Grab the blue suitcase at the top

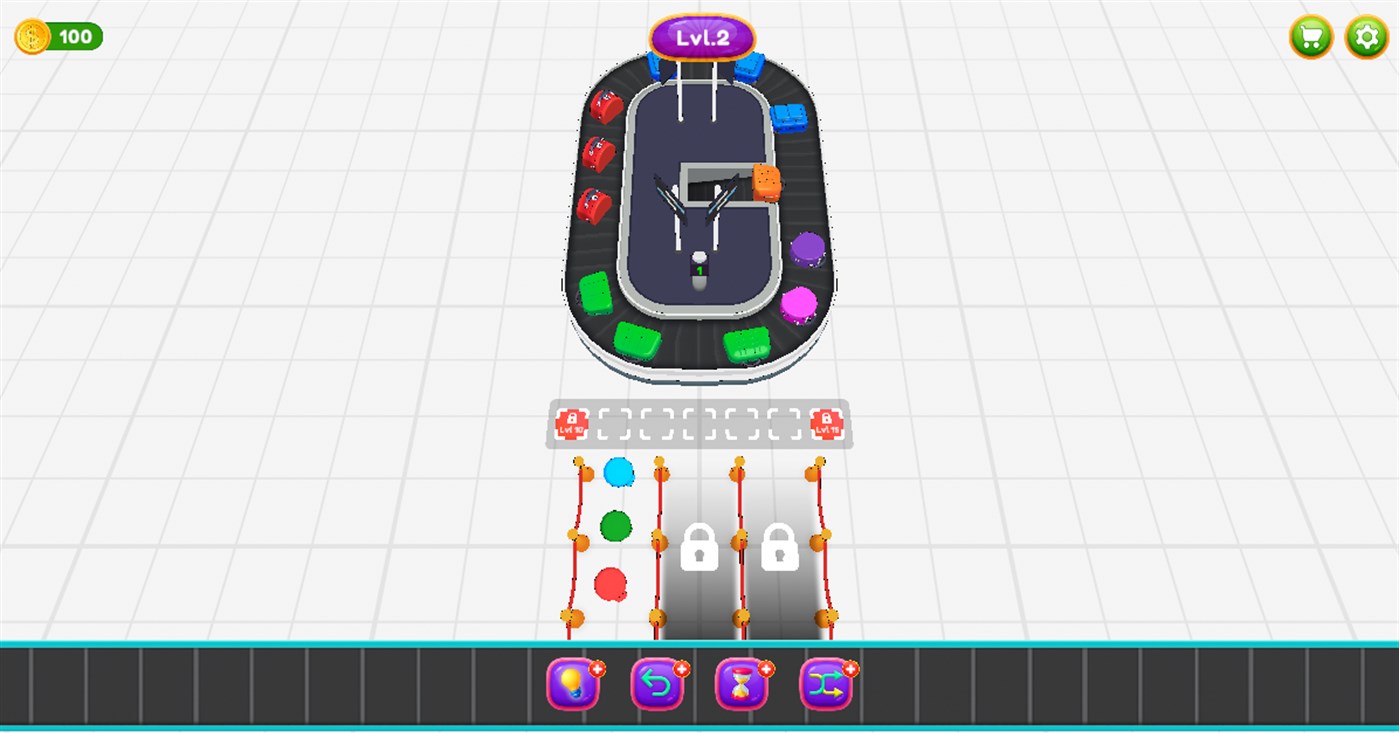click(x=751, y=67)
